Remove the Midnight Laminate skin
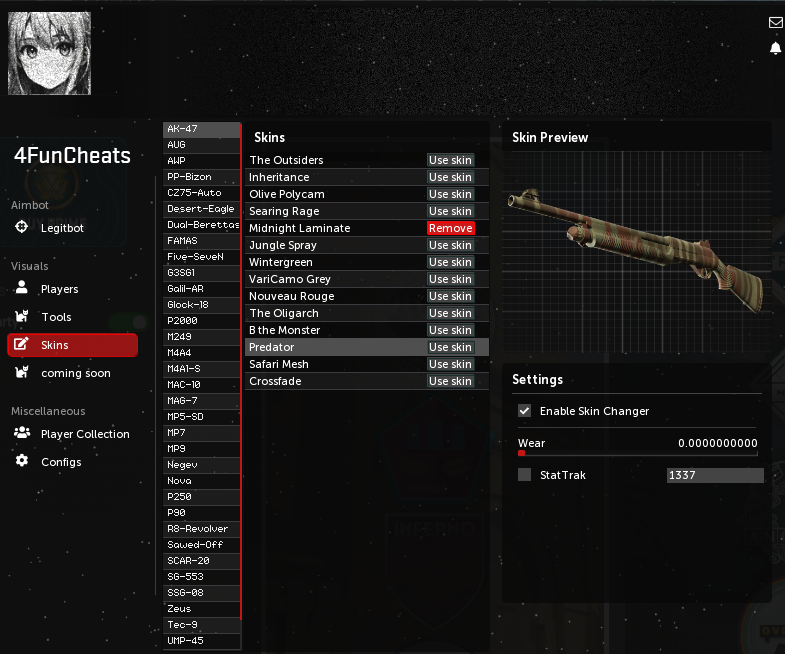This screenshot has height=654, width=785. (x=450, y=228)
